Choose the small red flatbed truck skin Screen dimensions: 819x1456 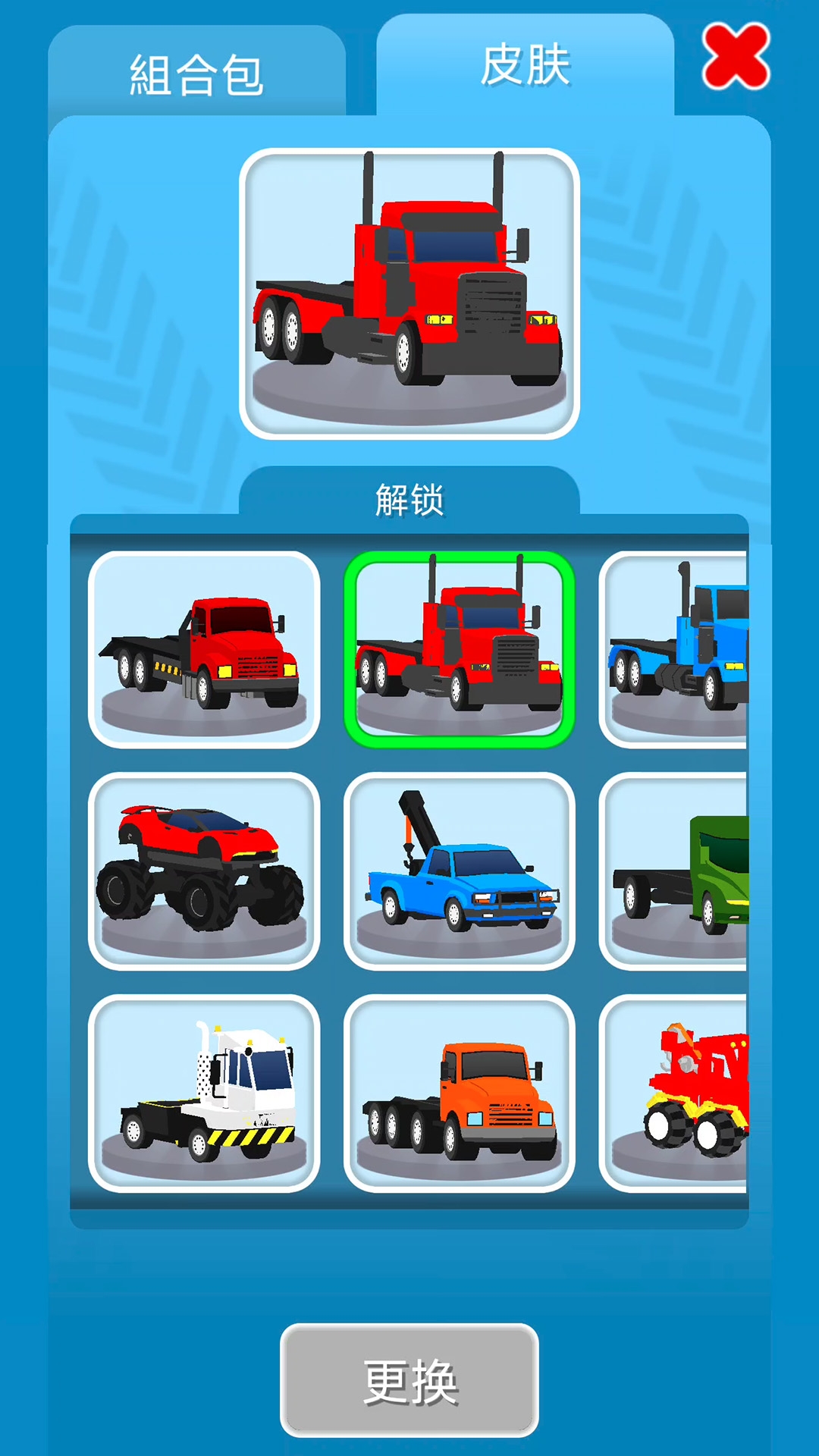204,650
